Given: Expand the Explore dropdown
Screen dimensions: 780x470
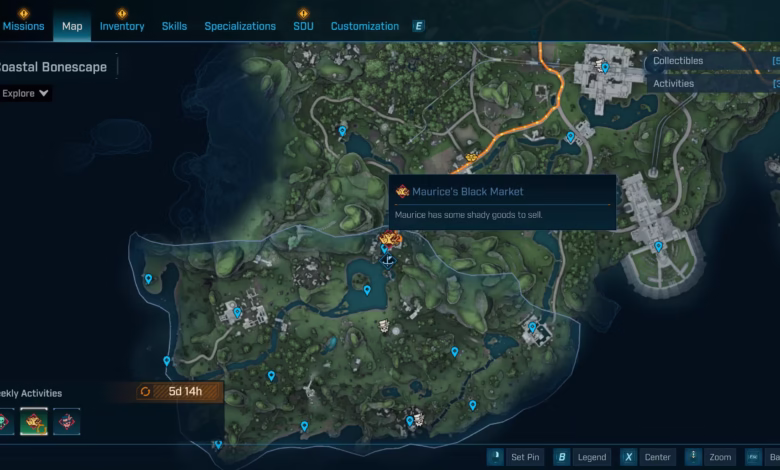Looking at the screenshot, I should [26, 94].
